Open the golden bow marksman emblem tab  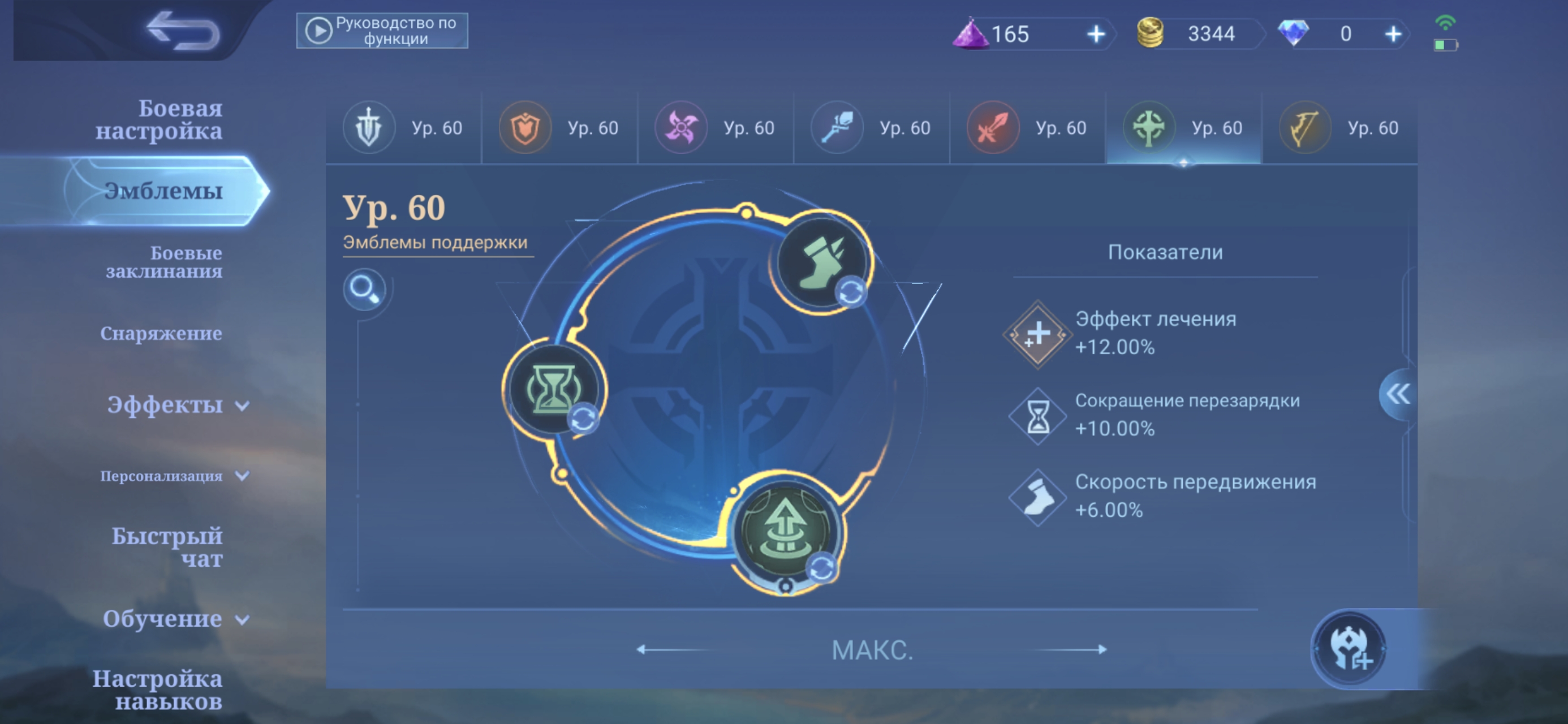click(1339, 128)
